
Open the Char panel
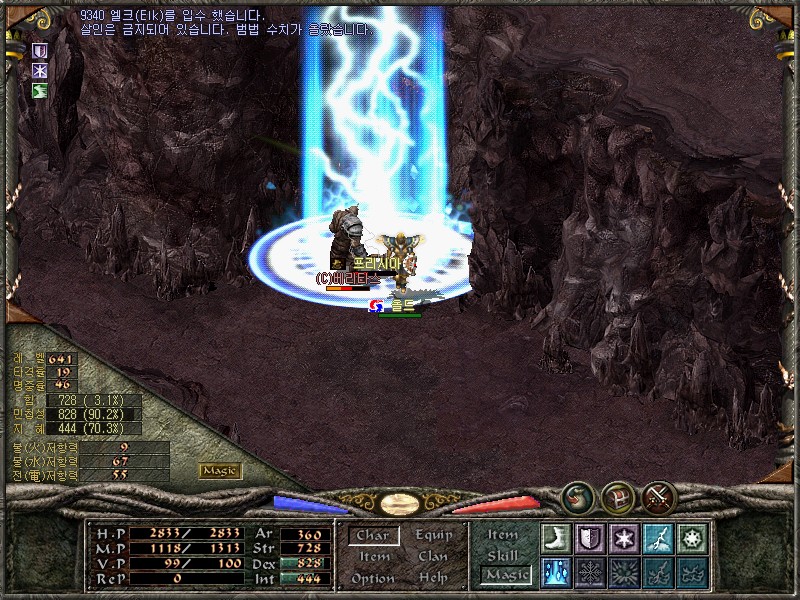point(373,536)
